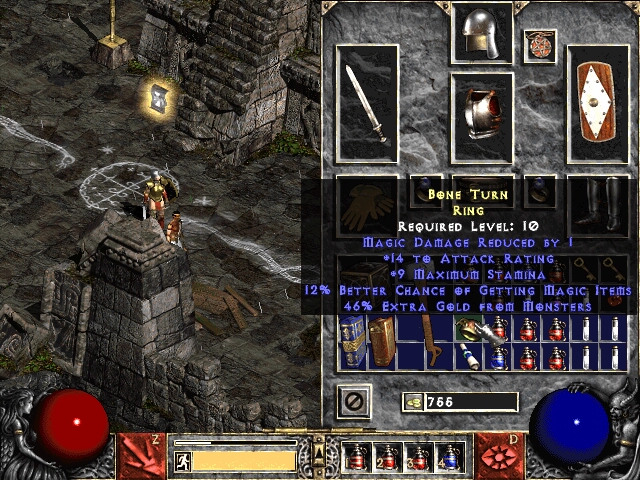Open the right-click skill selector

coord(498,454)
